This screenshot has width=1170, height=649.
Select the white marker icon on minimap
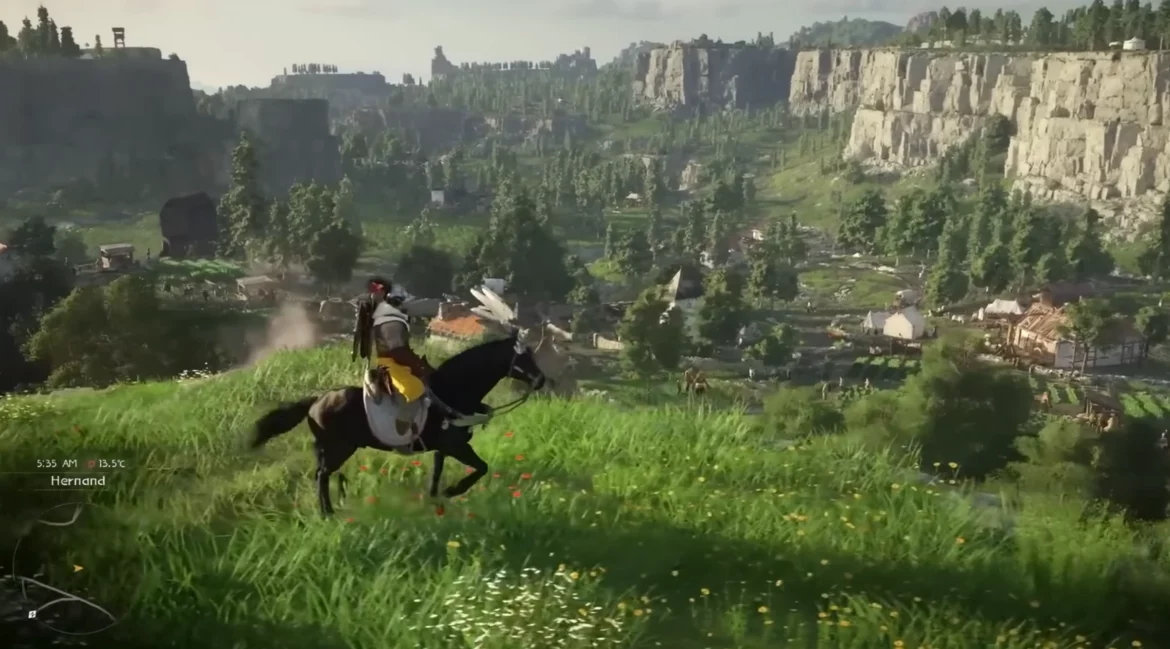click(32, 613)
